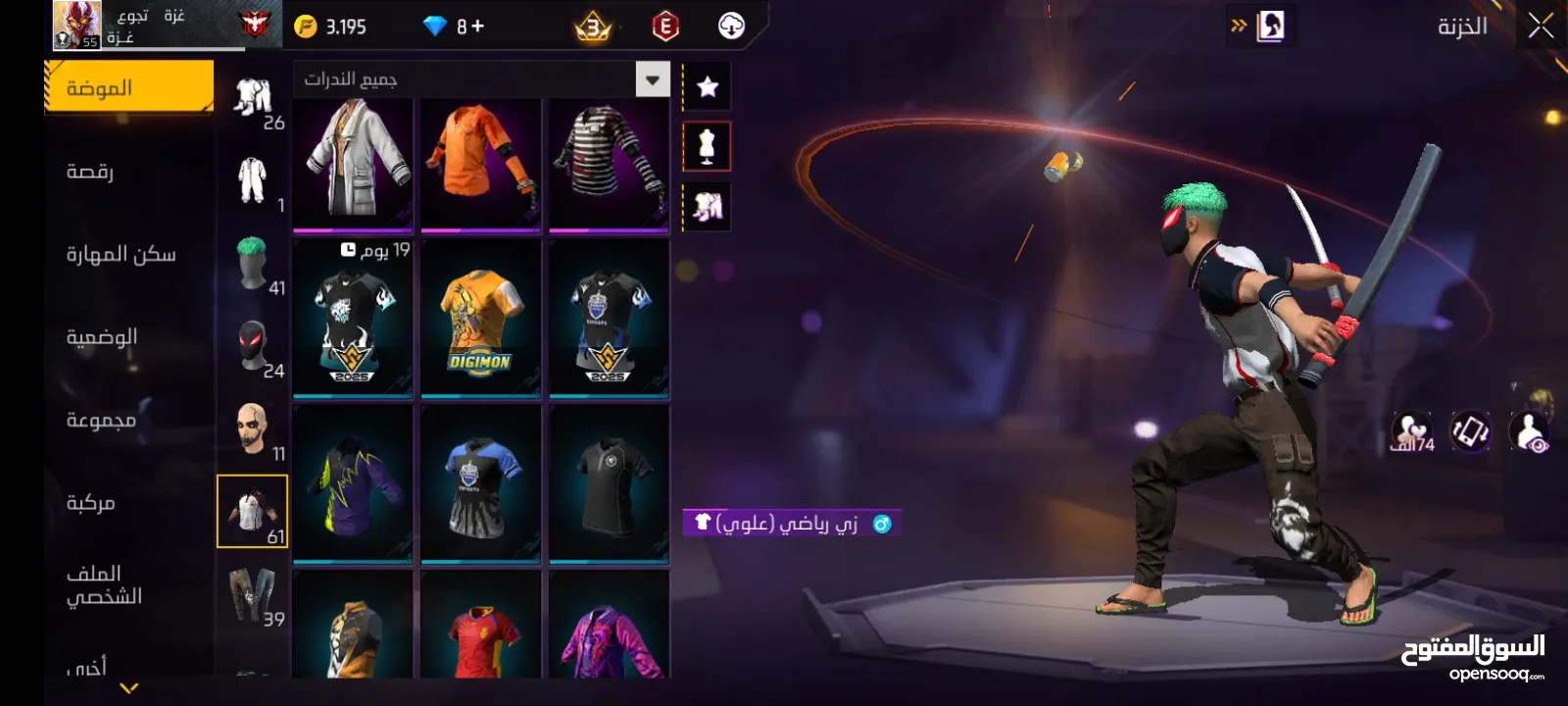
Task: Add diamonds with the plus button
Action: 477,26
